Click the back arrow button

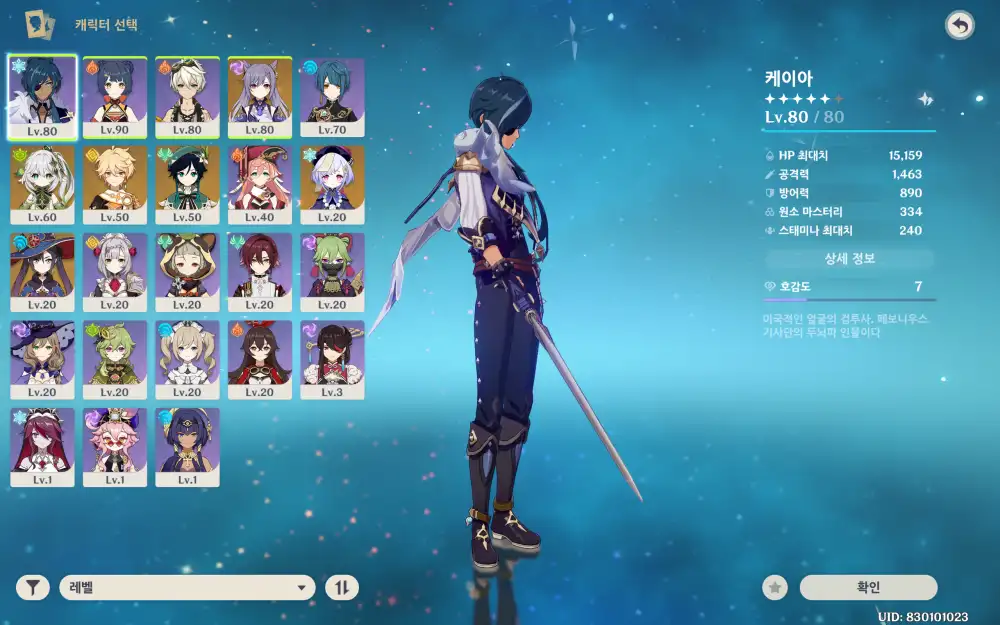click(959, 26)
